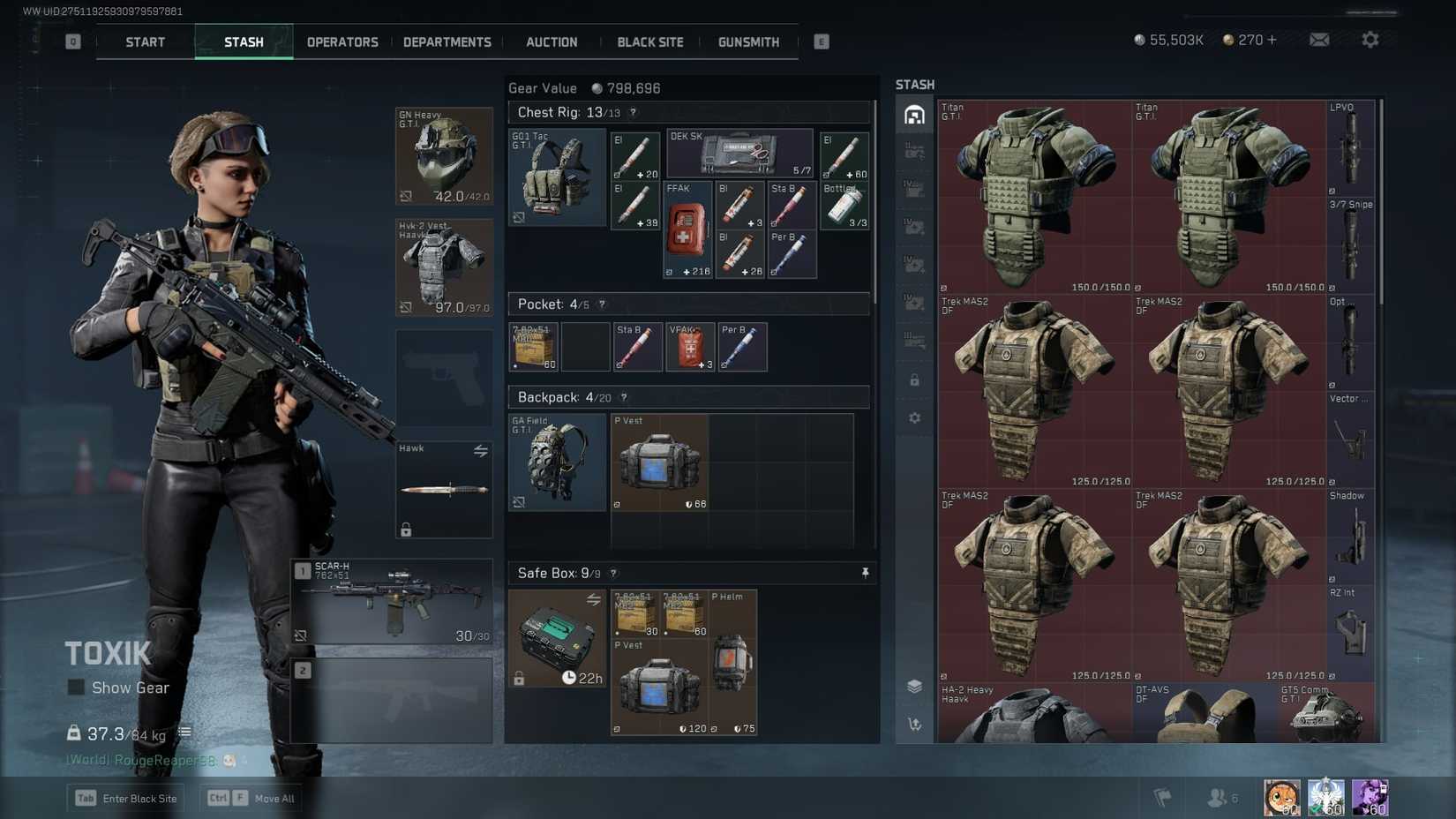Switch to the OPERATORS tab

click(x=342, y=41)
